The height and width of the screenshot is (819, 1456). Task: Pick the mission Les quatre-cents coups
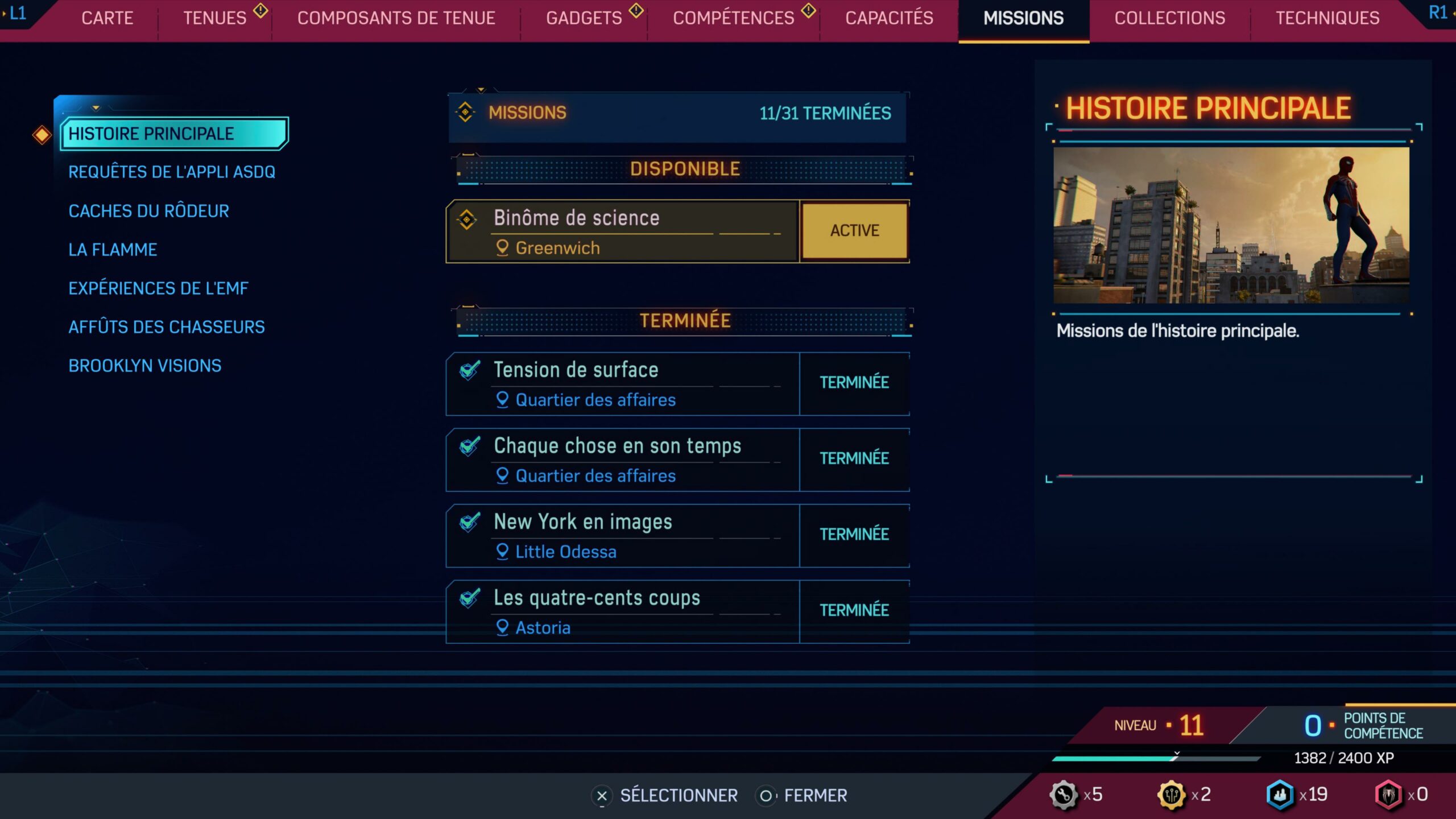[x=623, y=611]
